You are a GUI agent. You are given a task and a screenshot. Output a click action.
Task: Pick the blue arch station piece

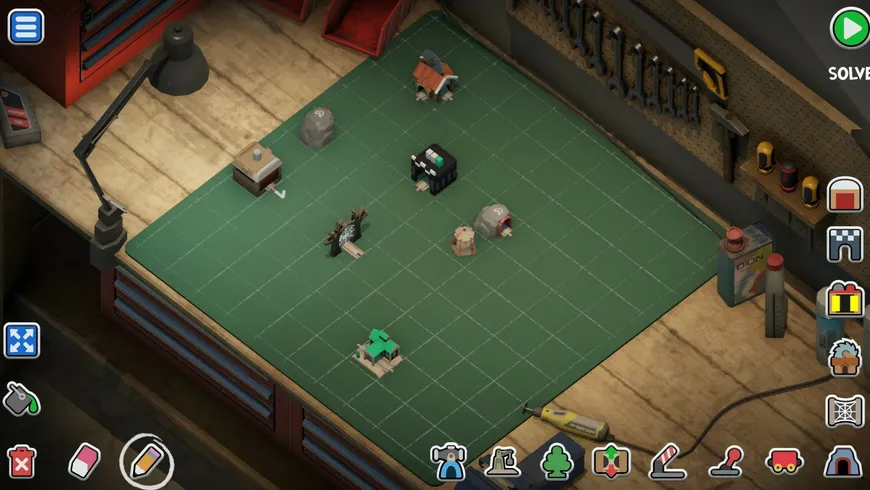click(x=448, y=461)
